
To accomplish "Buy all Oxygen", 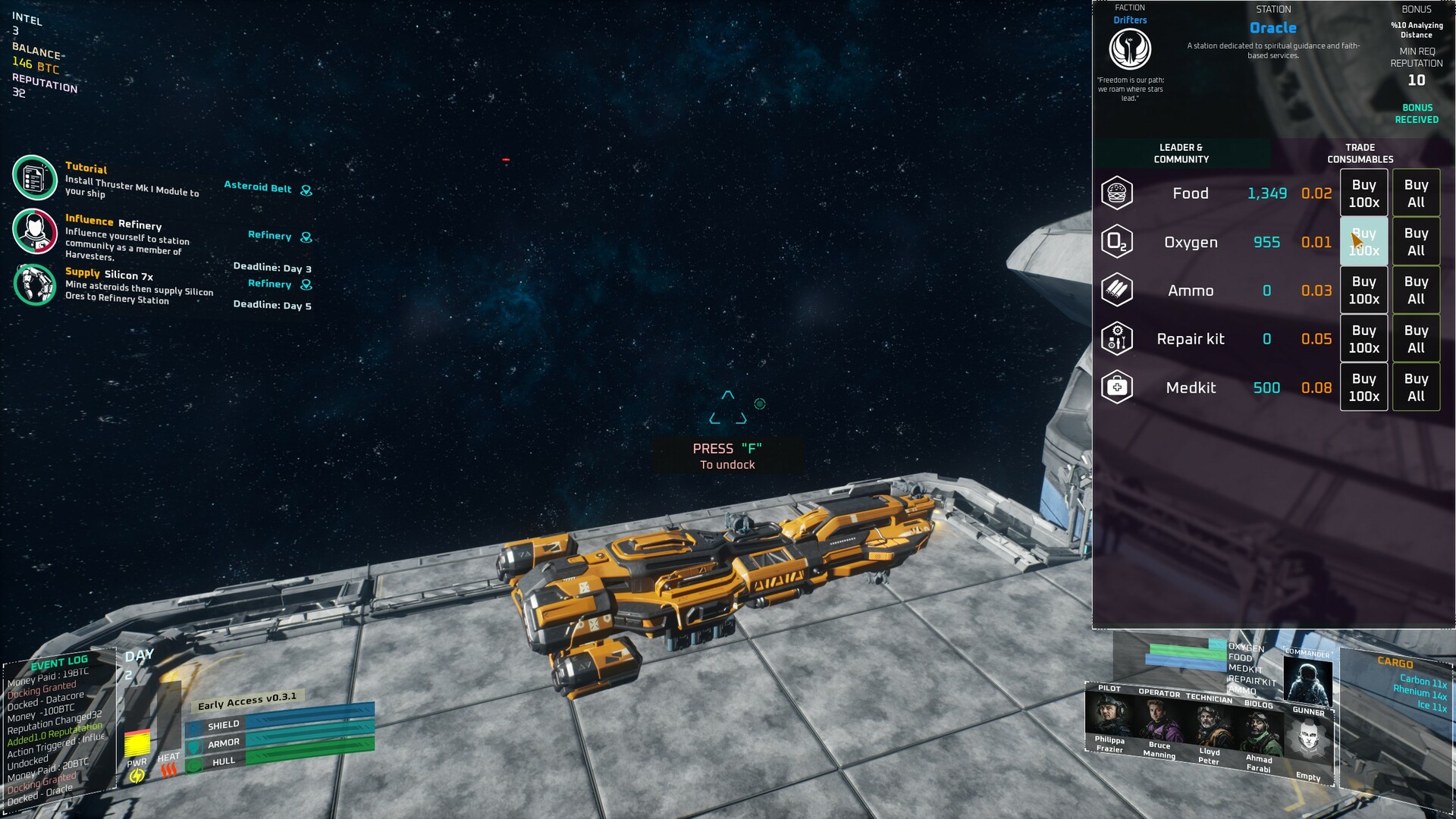I will 1416,242.
